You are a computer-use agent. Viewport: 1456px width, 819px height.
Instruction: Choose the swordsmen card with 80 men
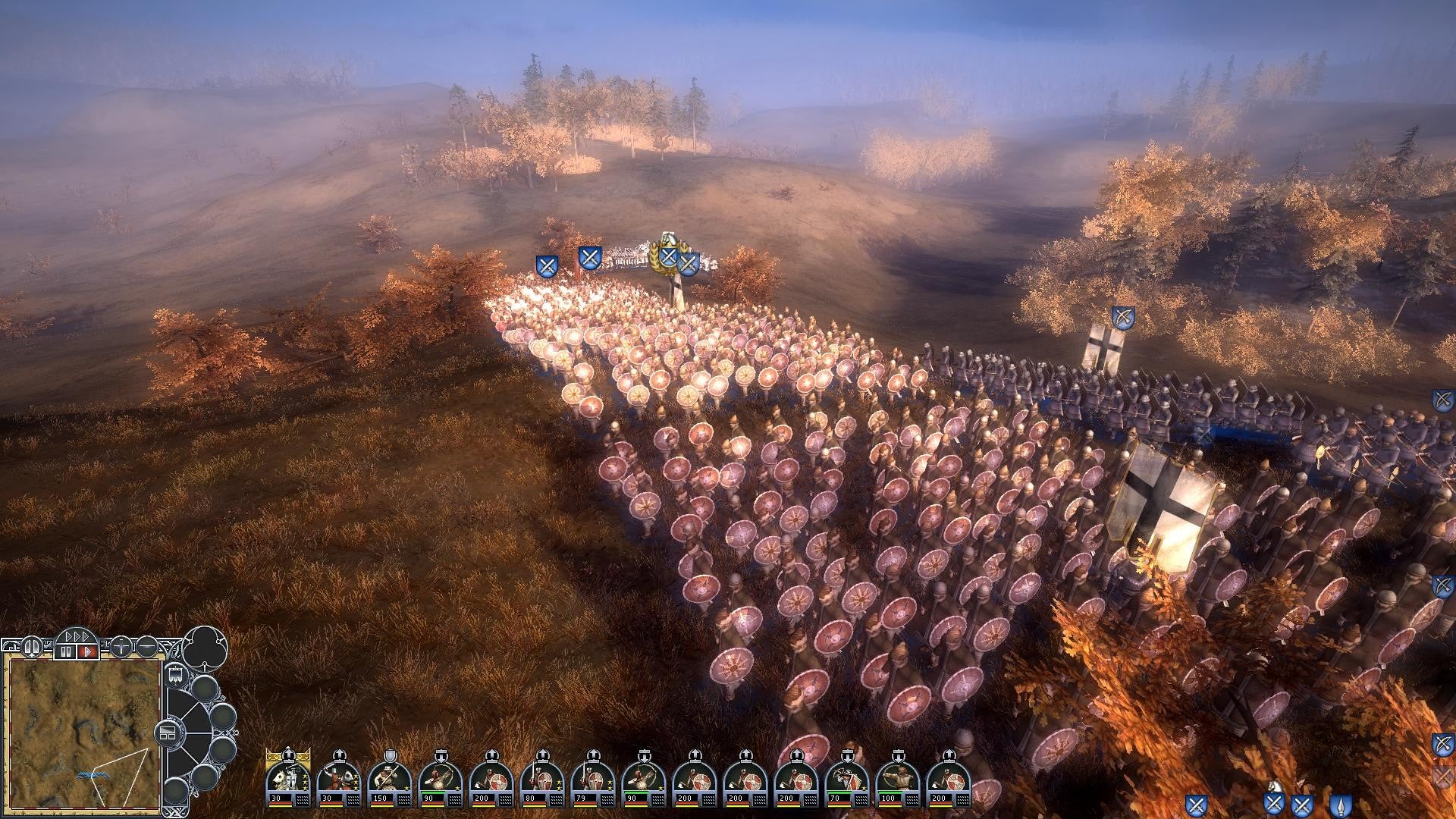(541, 780)
